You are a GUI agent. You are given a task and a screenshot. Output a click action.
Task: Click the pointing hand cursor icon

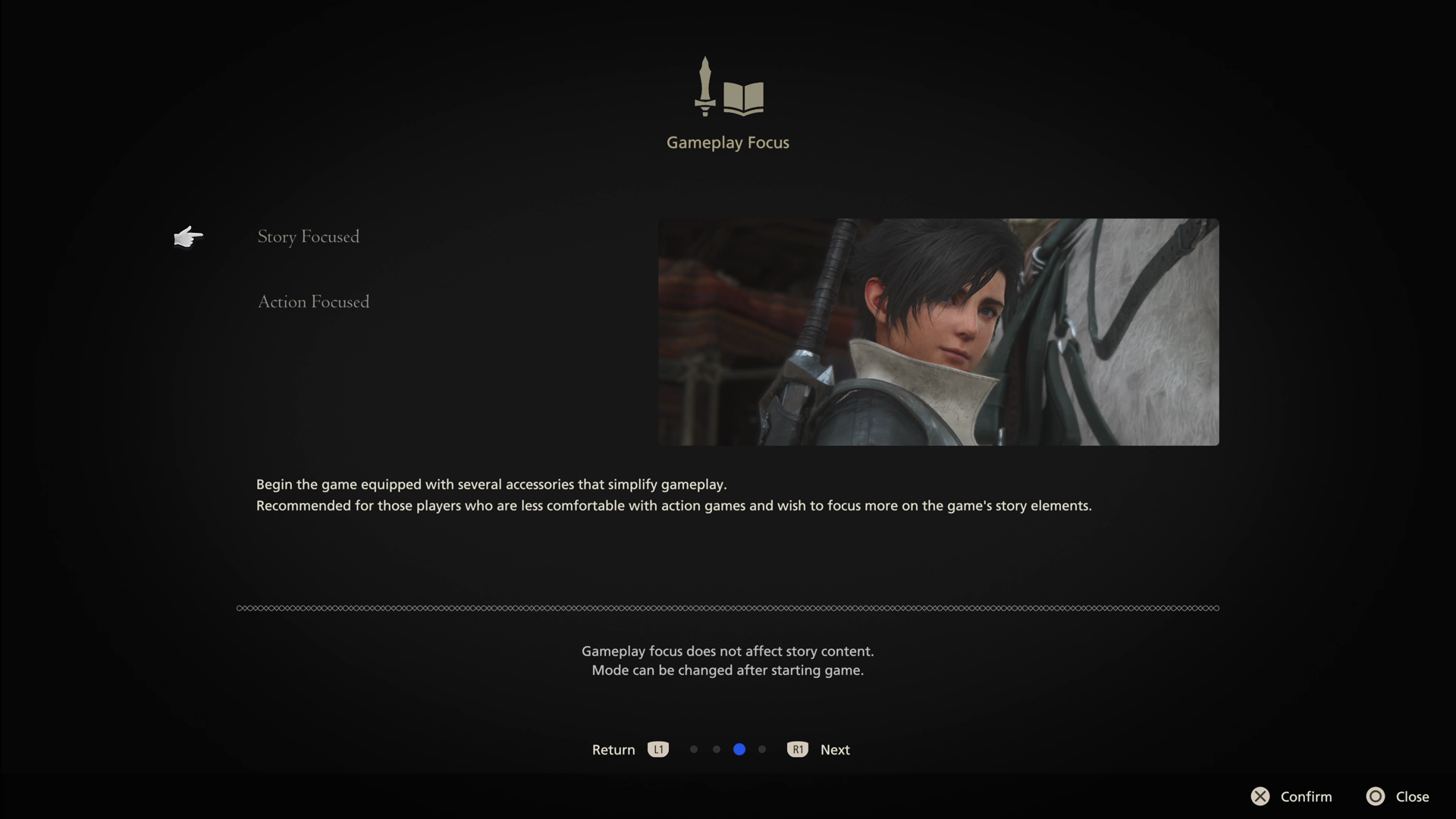click(188, 237)
